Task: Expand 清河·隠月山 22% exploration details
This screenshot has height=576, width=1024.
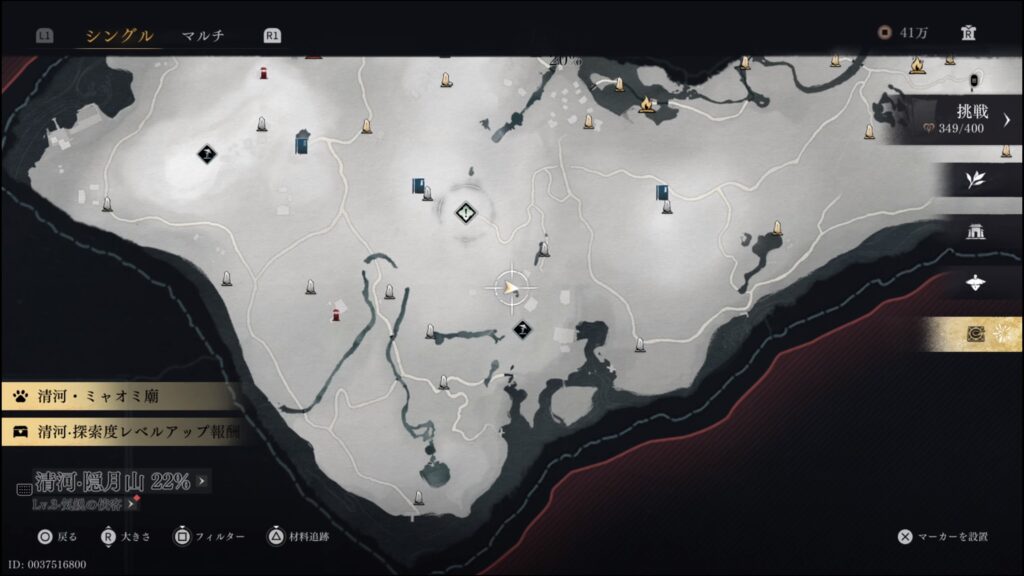Action: [x=115, y=482]
